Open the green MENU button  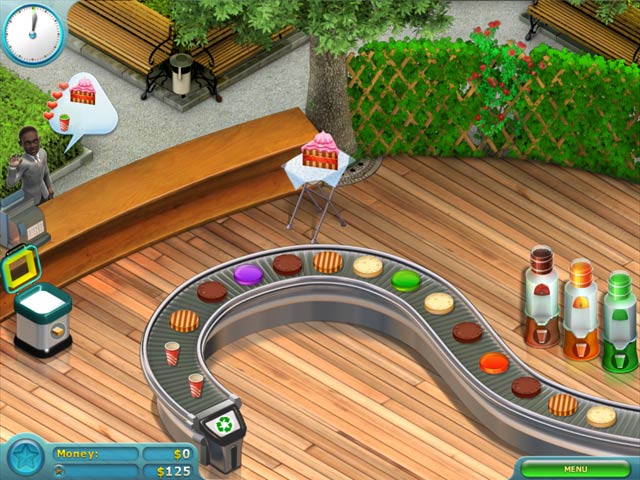[575, 468]
